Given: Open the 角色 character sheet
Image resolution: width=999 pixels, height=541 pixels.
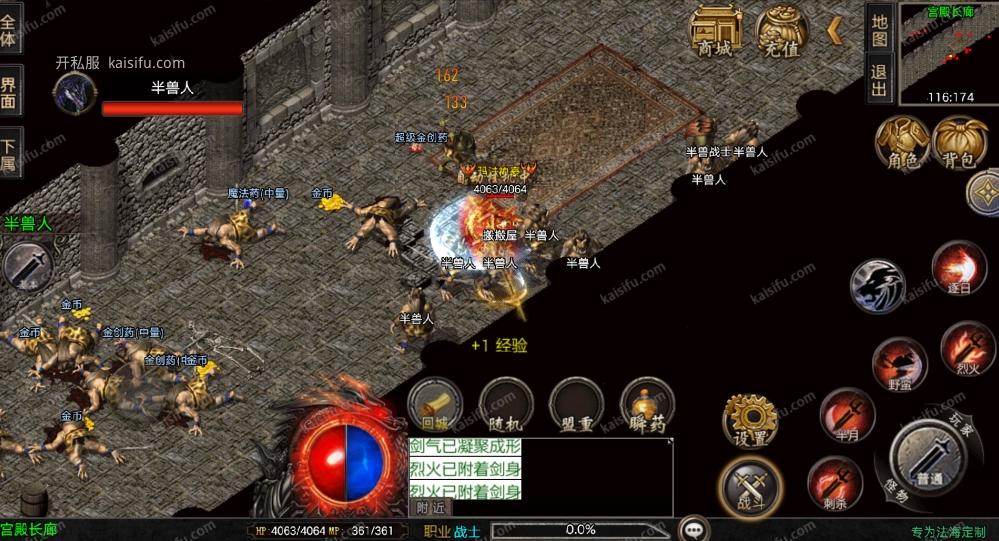Looking at the screenshot, I should pyautogui.click(x=897, y=142).
